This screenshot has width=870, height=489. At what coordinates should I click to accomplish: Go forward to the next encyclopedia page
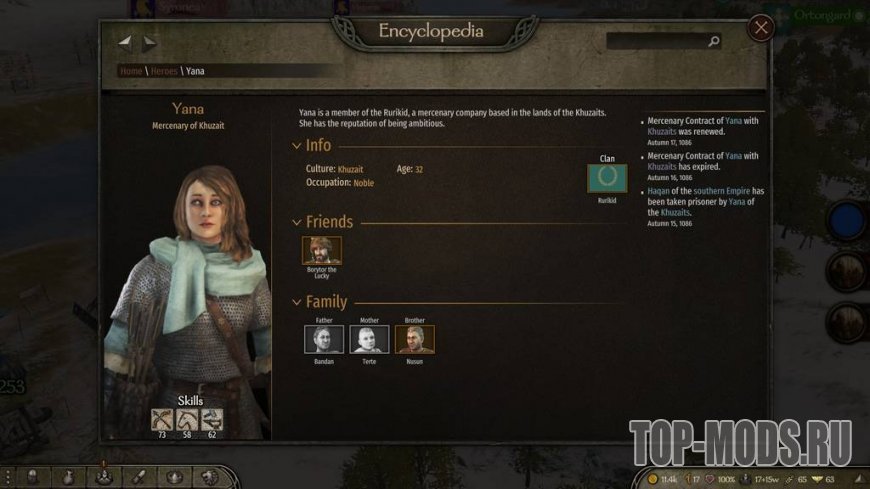(x=149, y=42)
